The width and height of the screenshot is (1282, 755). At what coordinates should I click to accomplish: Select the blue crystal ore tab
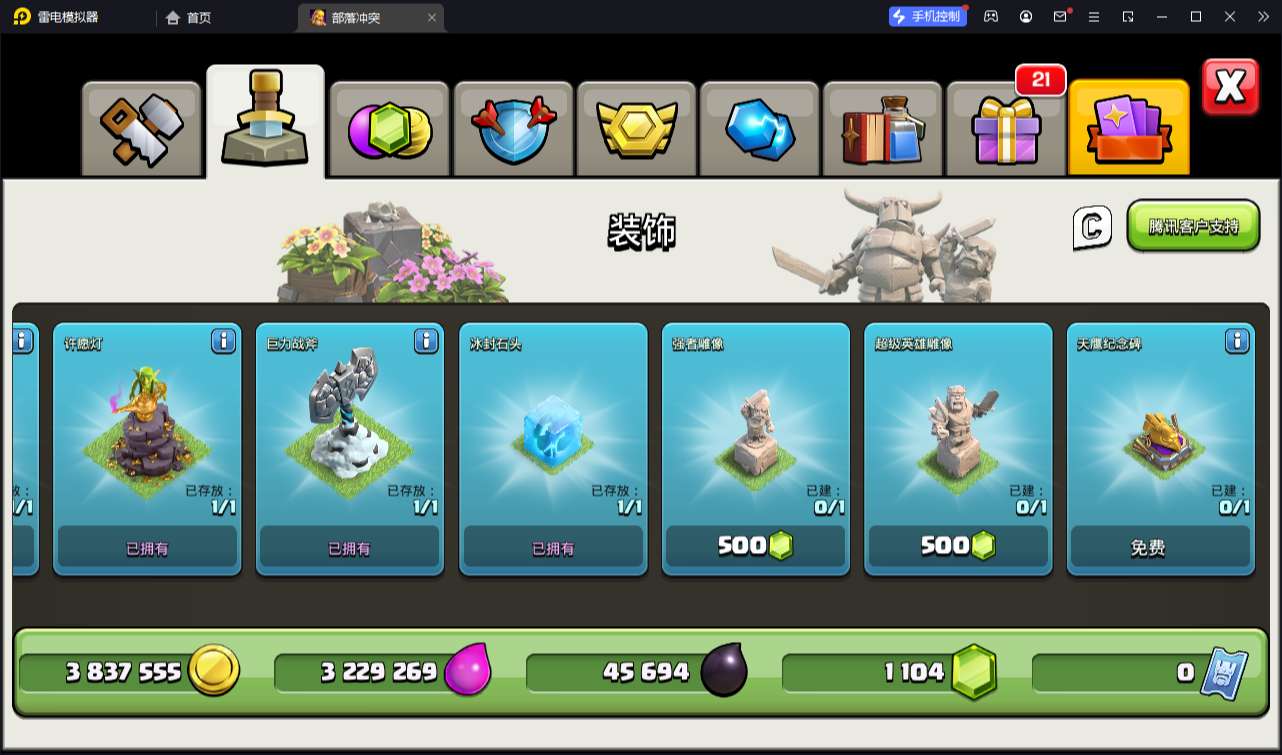(x=759, y=130)
